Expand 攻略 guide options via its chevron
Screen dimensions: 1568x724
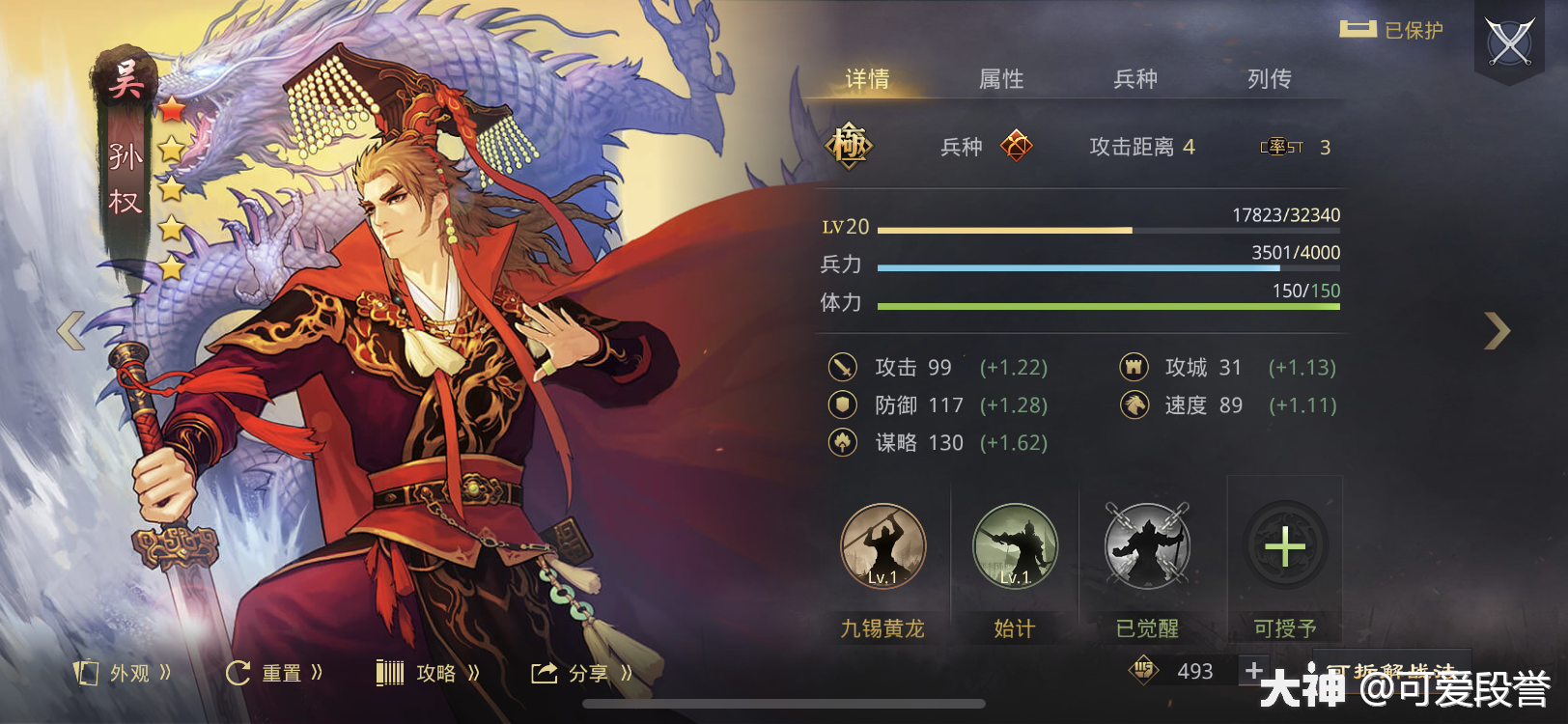474,674
